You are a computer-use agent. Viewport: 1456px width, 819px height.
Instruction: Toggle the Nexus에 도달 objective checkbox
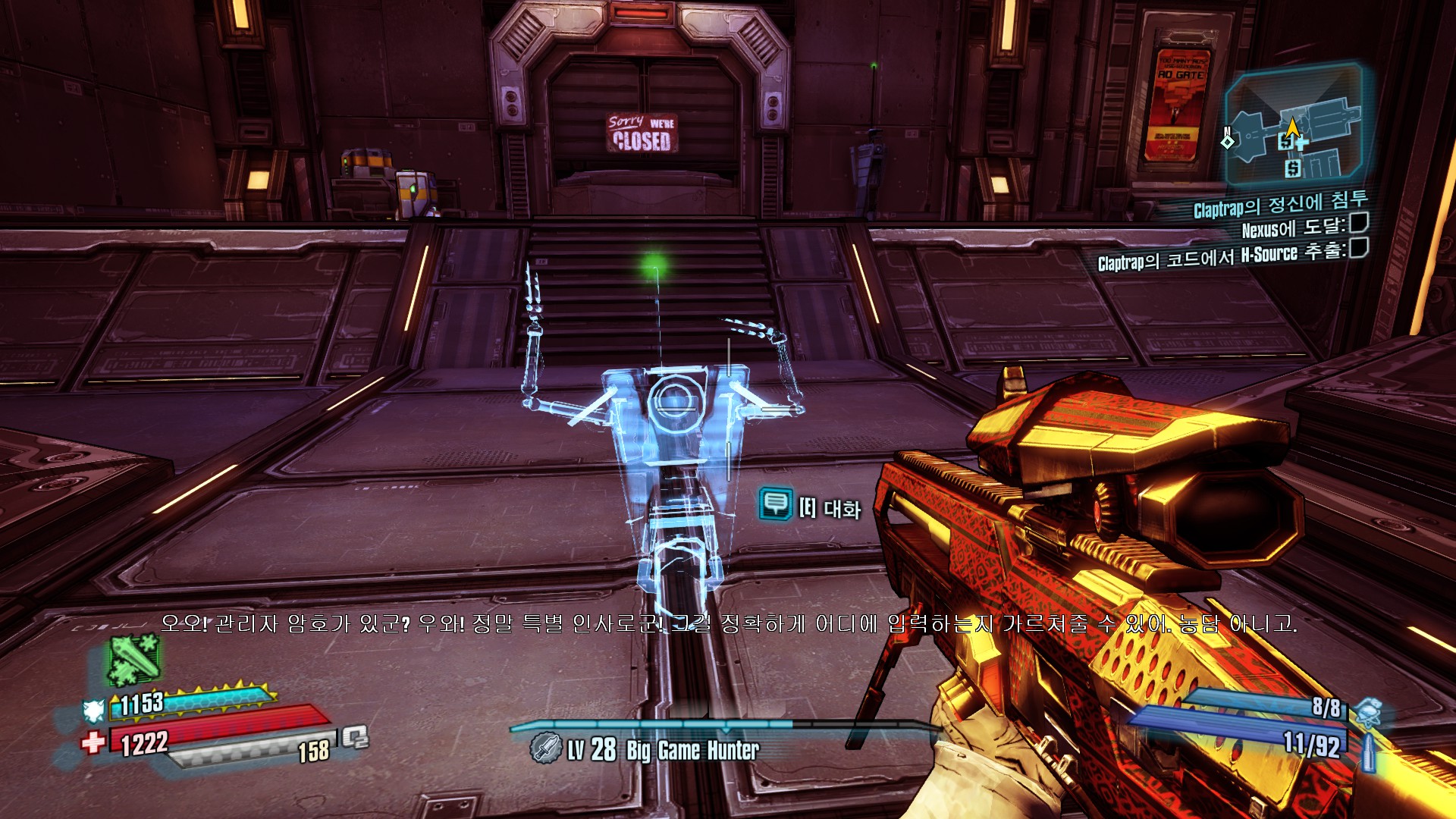[1359, 223]
